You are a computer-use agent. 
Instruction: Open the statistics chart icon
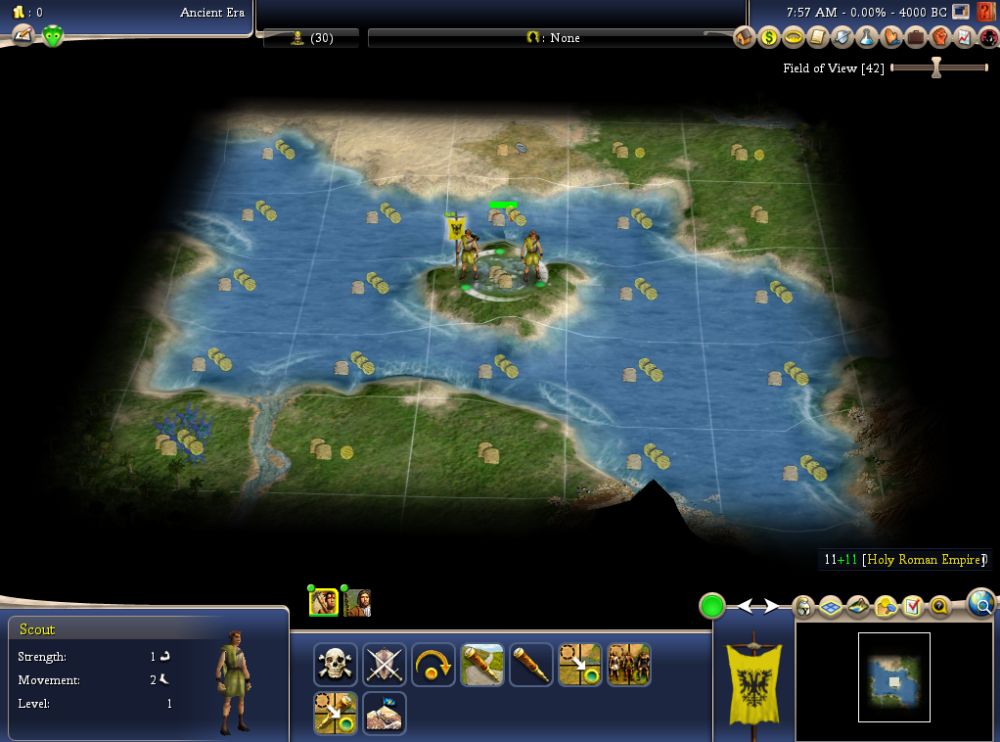(963, 38)
